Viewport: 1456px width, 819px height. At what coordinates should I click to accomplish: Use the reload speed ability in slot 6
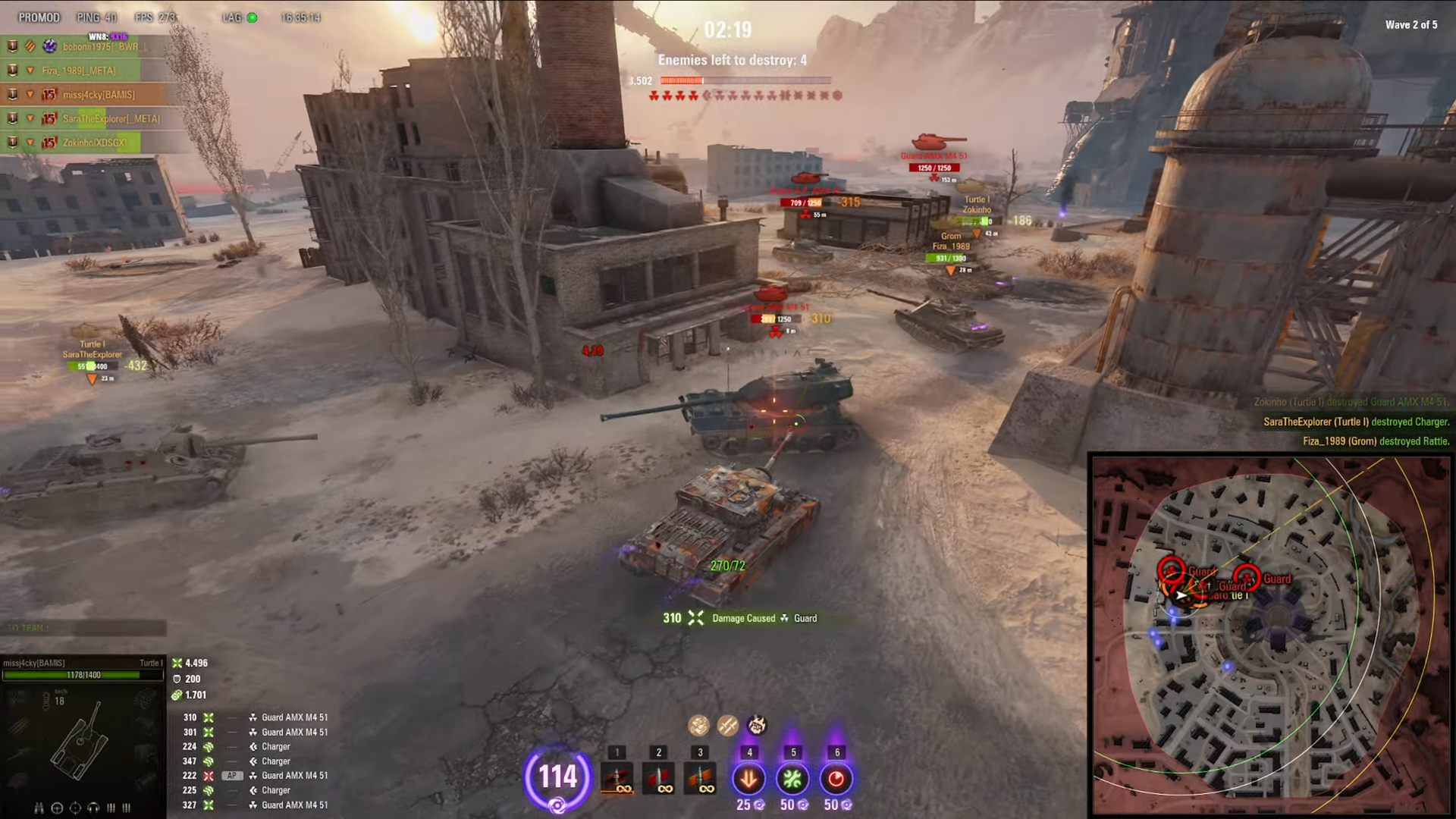coord(836,778)
